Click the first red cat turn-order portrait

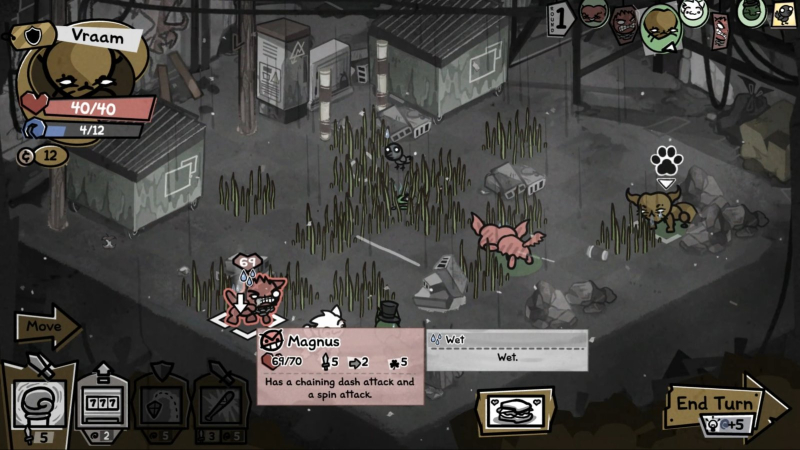[x=594, y=14]
